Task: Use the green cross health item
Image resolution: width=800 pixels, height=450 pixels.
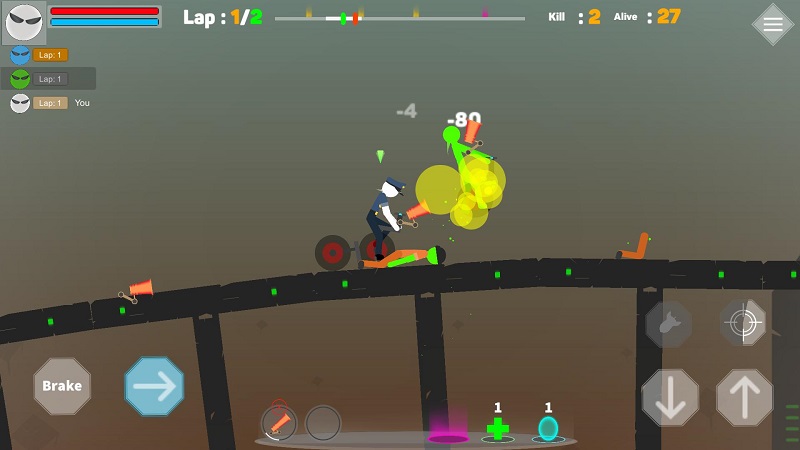Action: coord(497,429)
